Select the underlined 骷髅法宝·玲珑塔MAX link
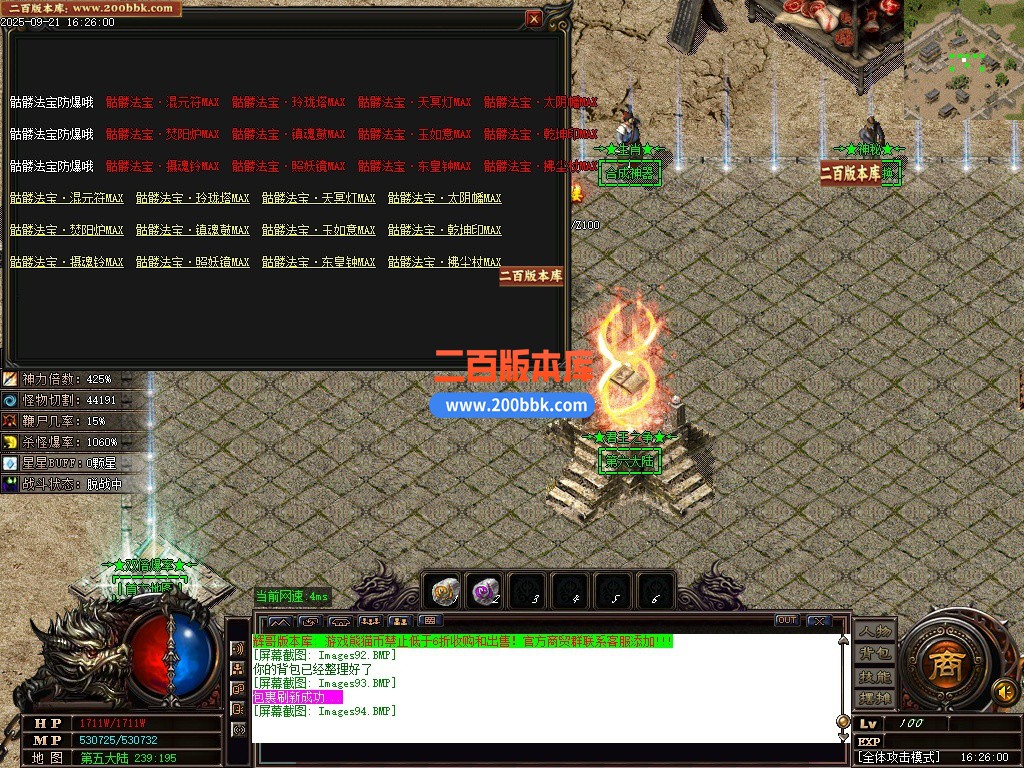Viewport: 1024px width, 768px height. 193,198
